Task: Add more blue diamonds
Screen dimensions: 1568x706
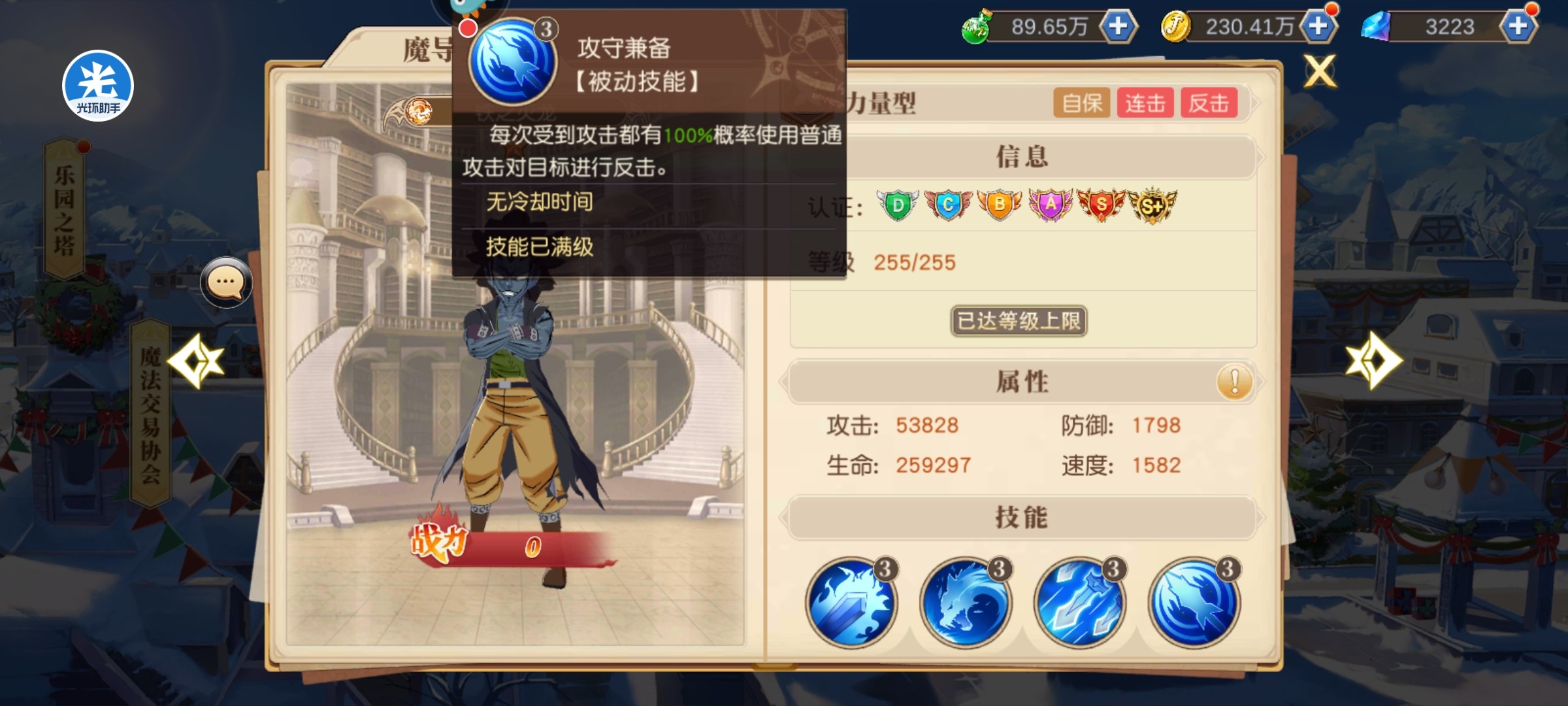Action: click(1518, 27)
